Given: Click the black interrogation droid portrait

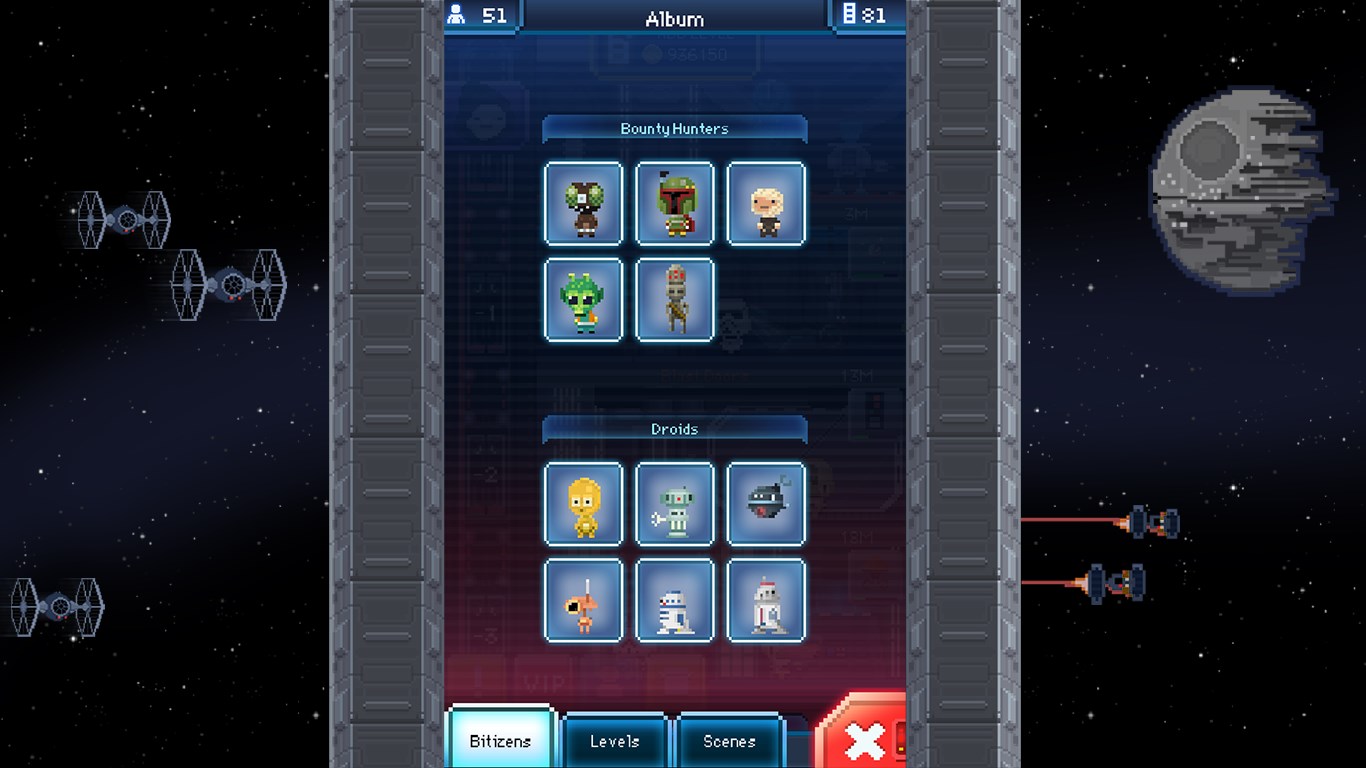Looking at the screenshot, I should (766, 503).
